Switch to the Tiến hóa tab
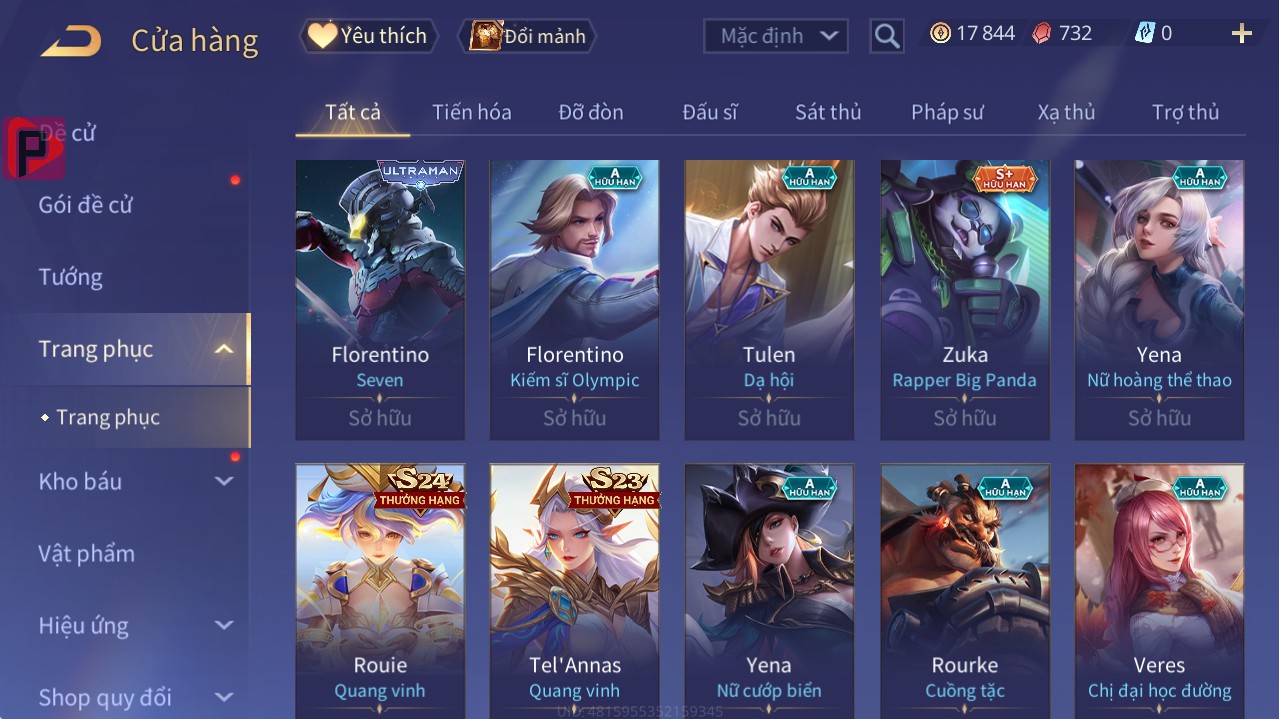1279x719 pixels. click(471, 112)
